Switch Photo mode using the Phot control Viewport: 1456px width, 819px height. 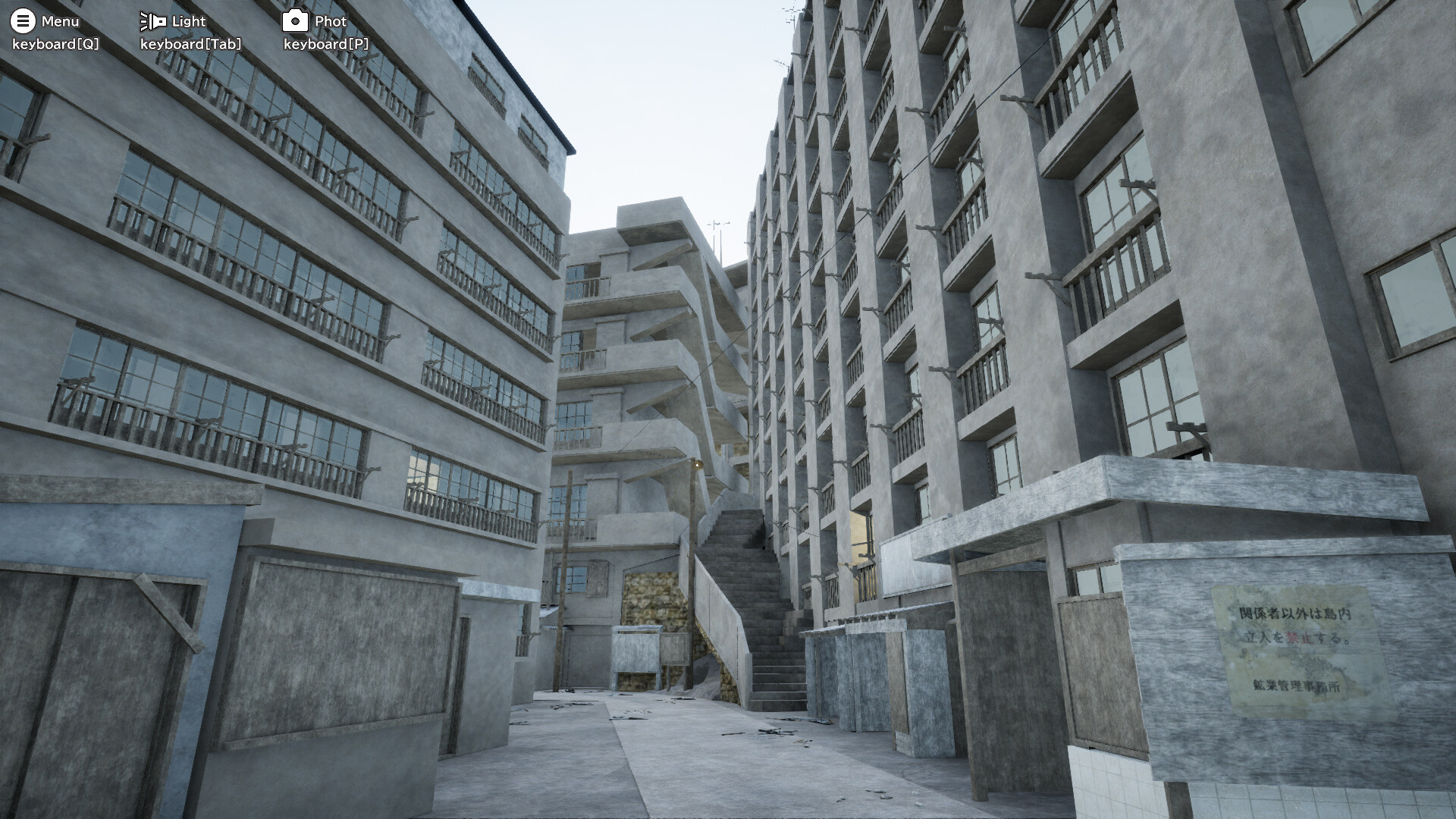[297, 20]
